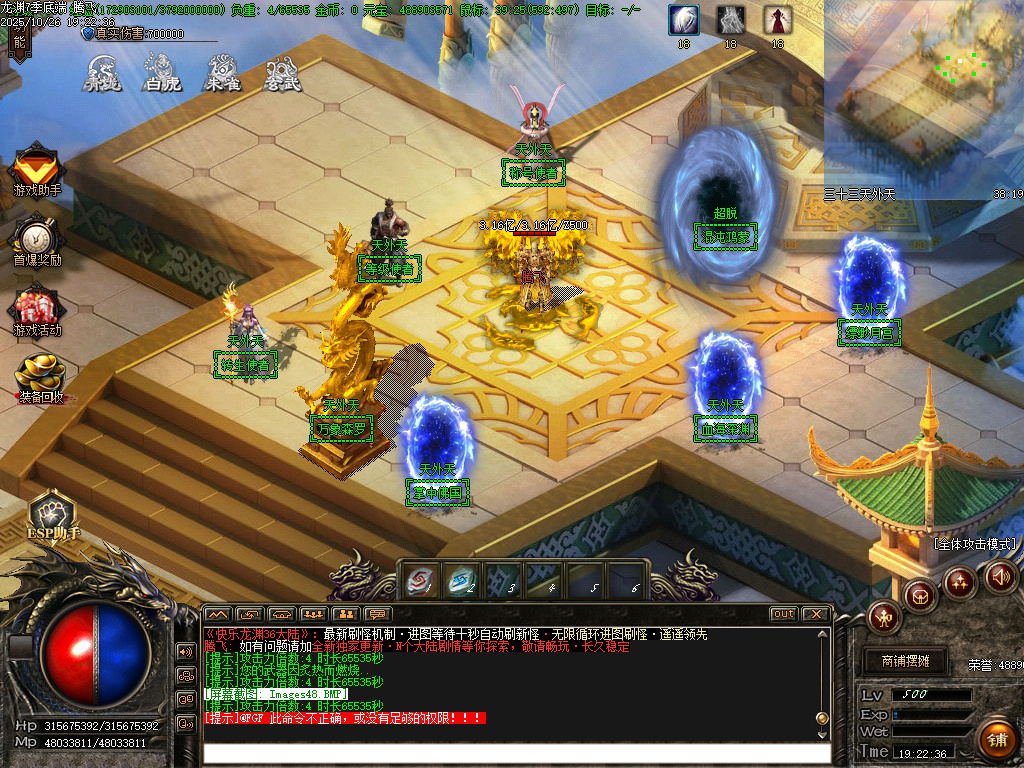Image resolution: width=1024 pixels, height=768 pixels.
Task: Click the minimap in the corner
Action: click(923, 95)
